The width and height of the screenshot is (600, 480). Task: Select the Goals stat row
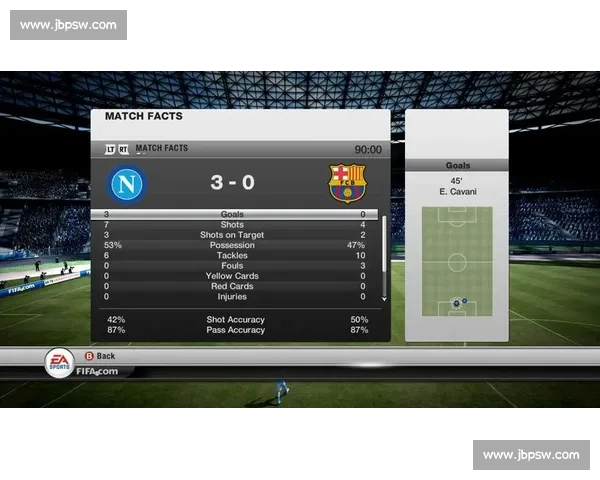point(232,214)
